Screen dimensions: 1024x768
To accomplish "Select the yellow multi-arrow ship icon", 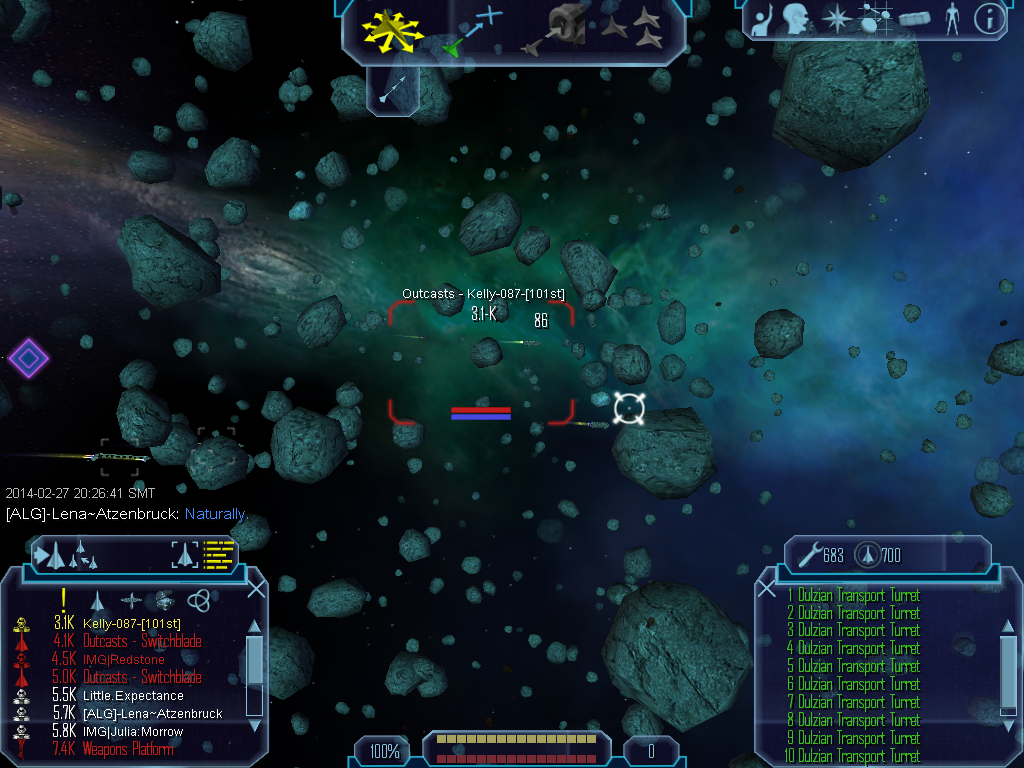I will coord(395,28).
